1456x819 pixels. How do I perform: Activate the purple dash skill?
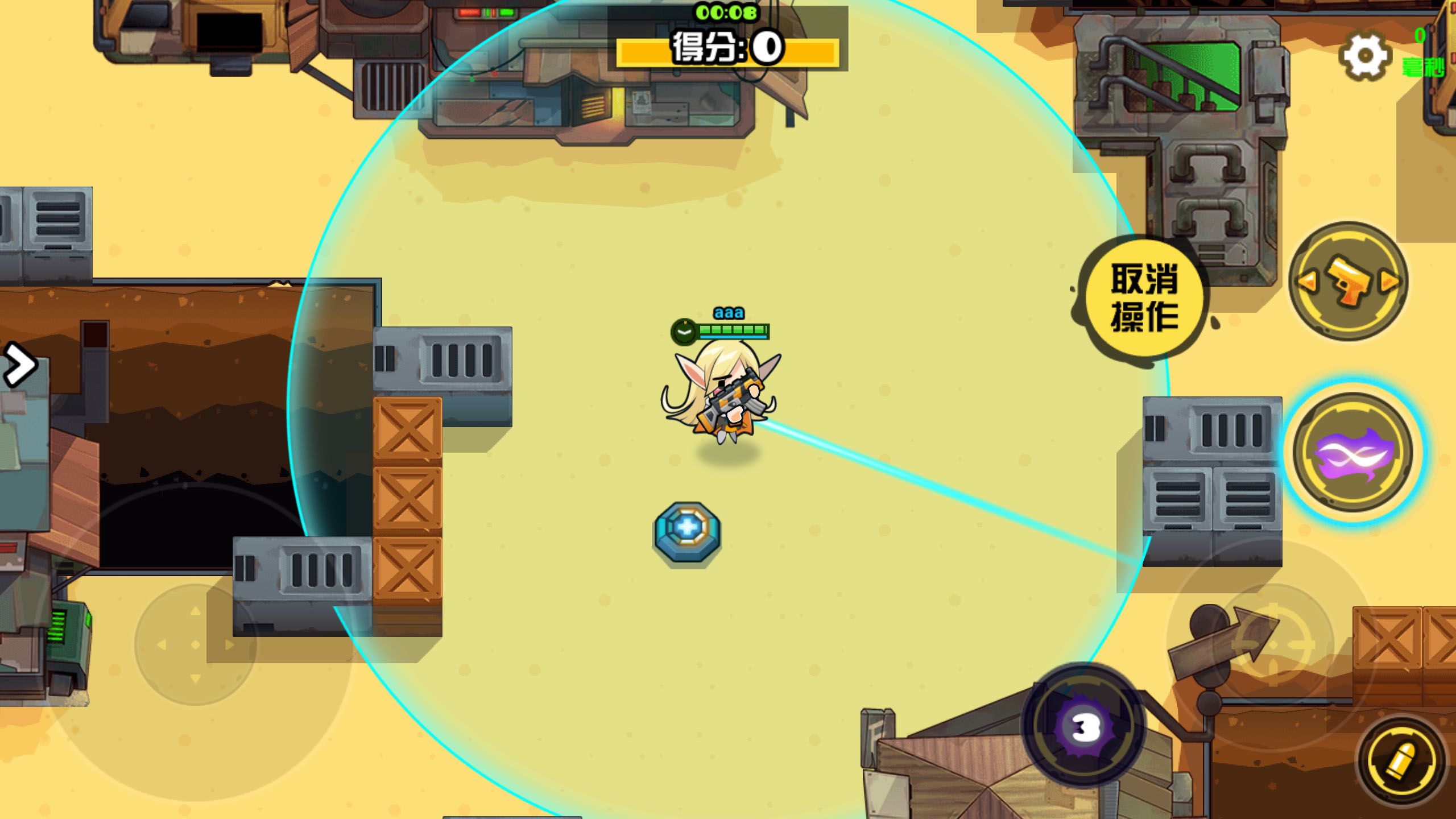1352,453
